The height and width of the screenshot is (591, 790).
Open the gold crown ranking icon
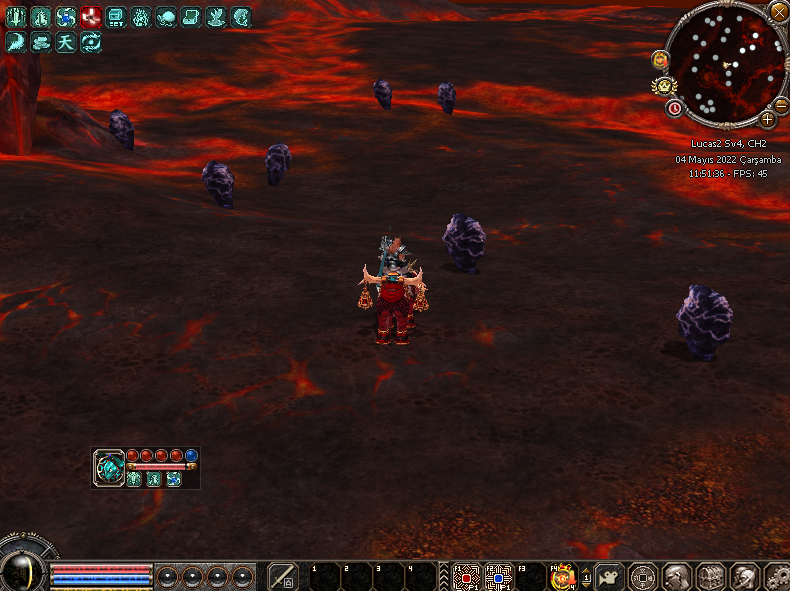click(x=662, y=86)
